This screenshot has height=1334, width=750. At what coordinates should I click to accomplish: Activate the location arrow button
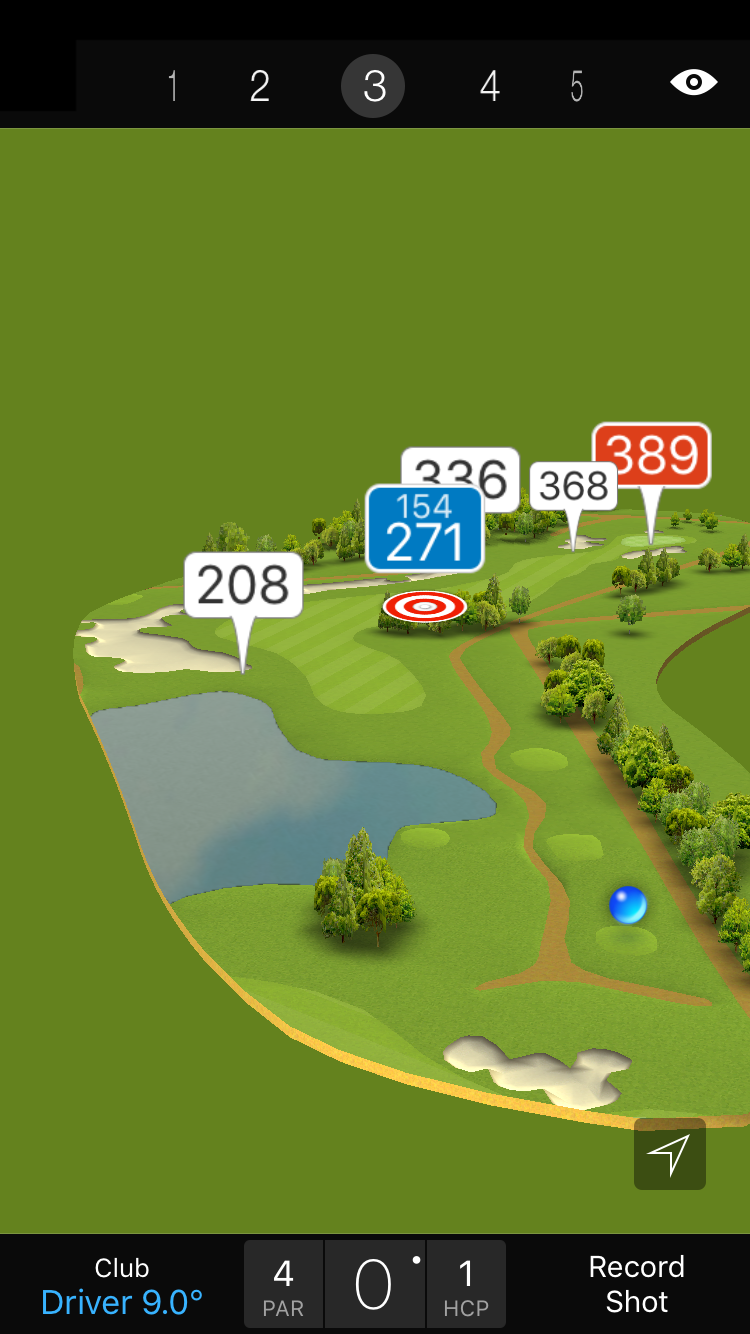tap(669, 1154)
